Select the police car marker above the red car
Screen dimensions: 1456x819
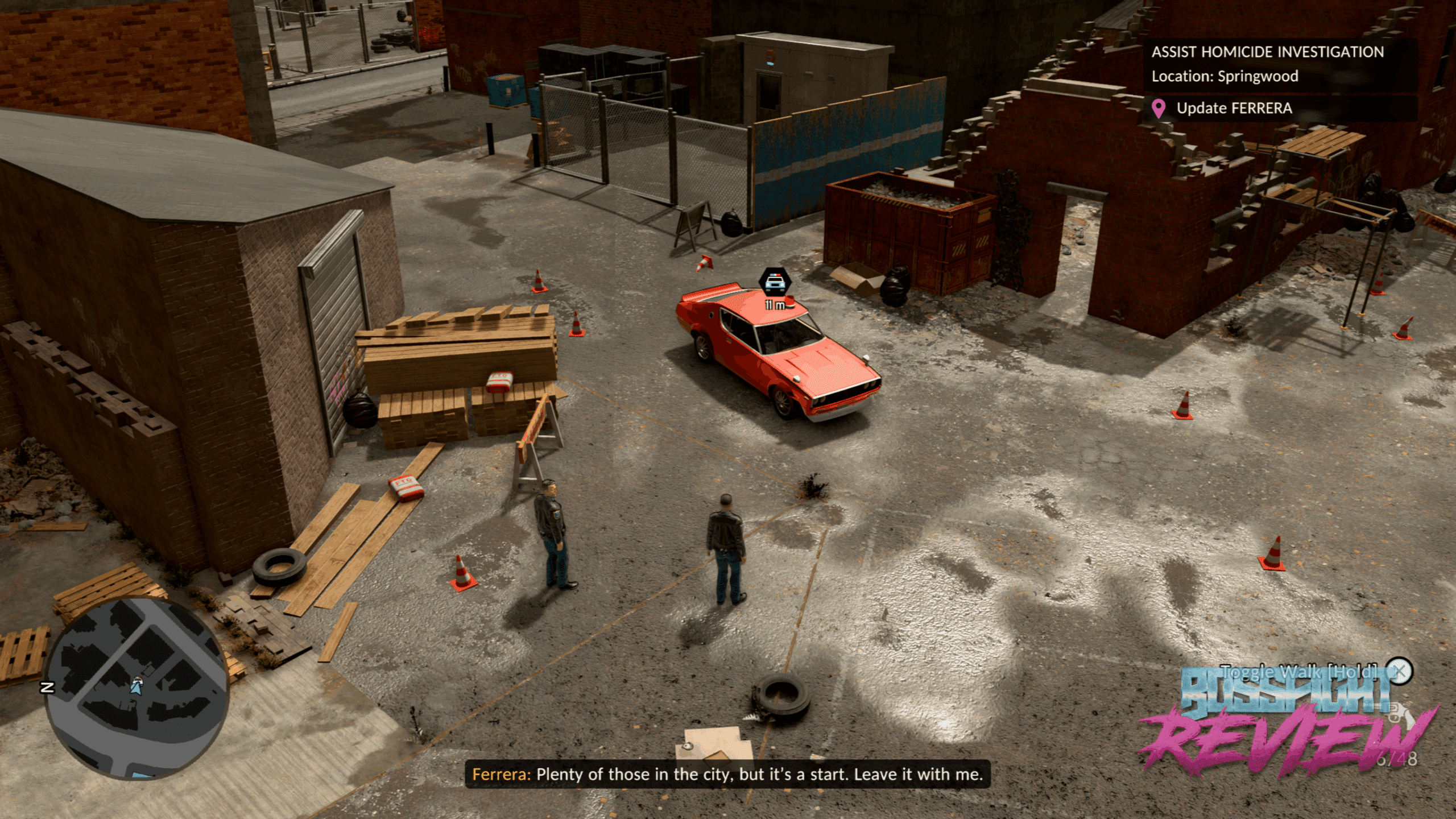pyautogui.click(x=775, y=282)
